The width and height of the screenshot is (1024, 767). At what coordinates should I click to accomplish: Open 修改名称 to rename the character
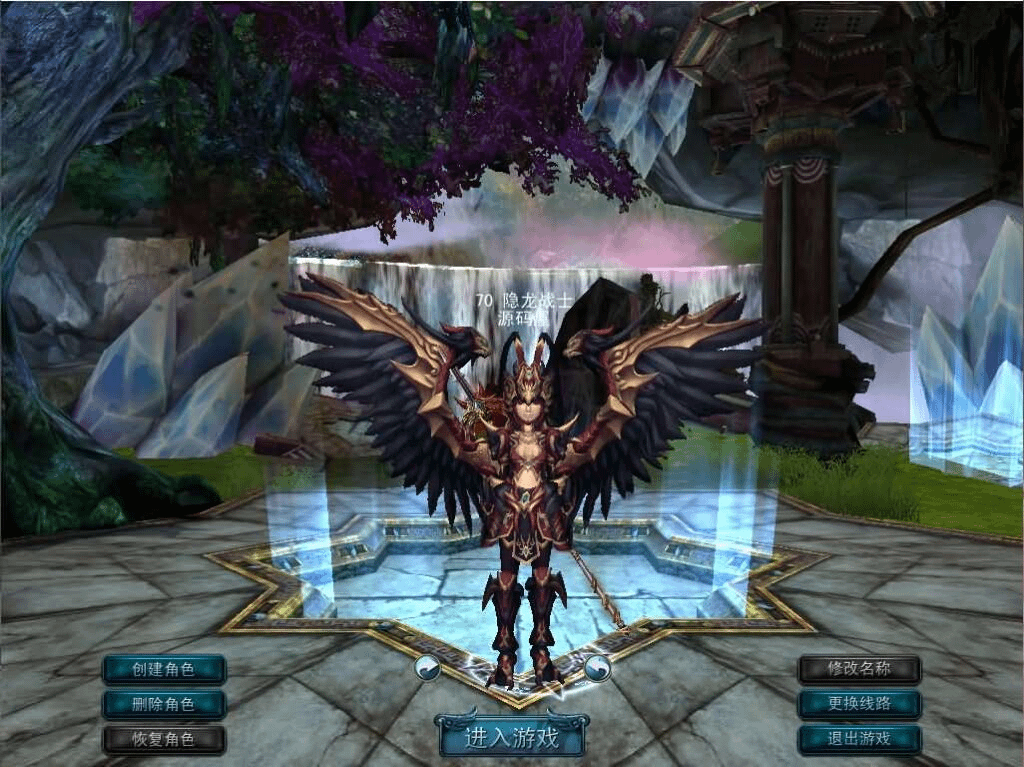(859, 669)
